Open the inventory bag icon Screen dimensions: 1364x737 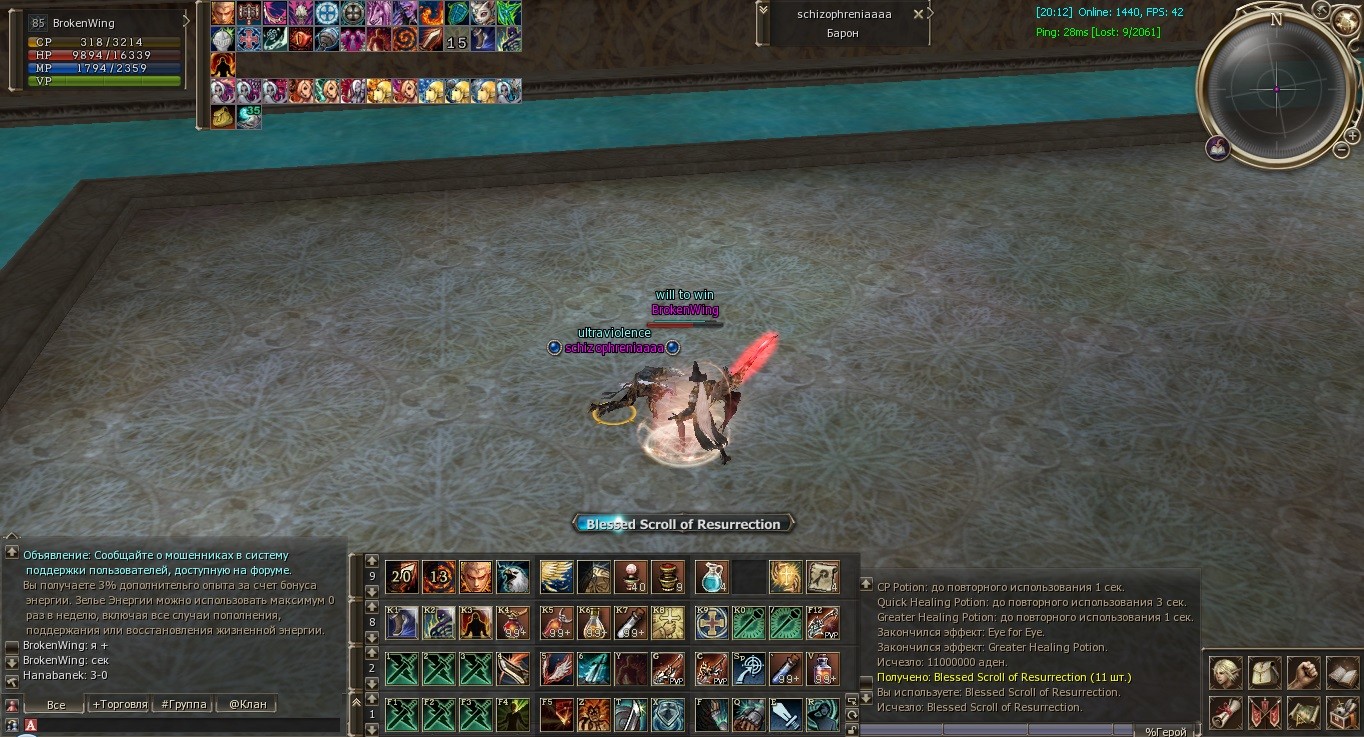1265,673
